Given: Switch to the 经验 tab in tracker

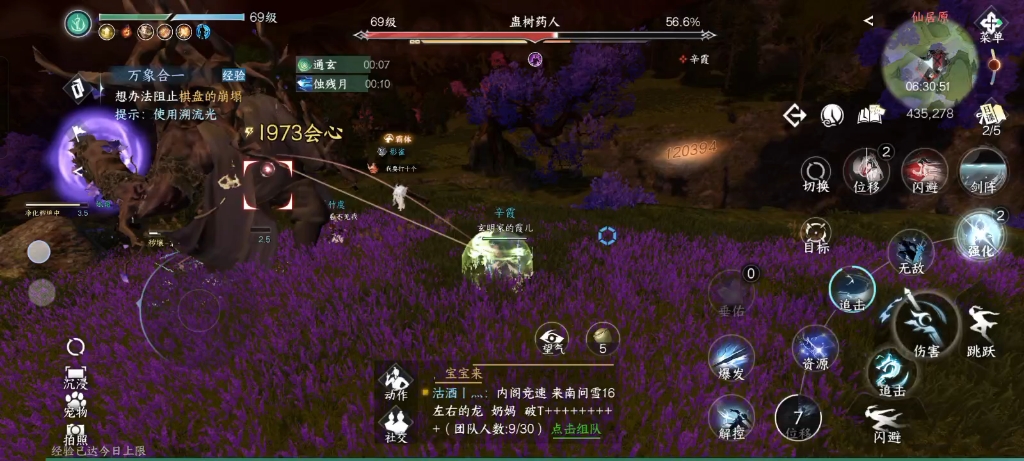Looking at the screenshot, I should coord(233,74).
